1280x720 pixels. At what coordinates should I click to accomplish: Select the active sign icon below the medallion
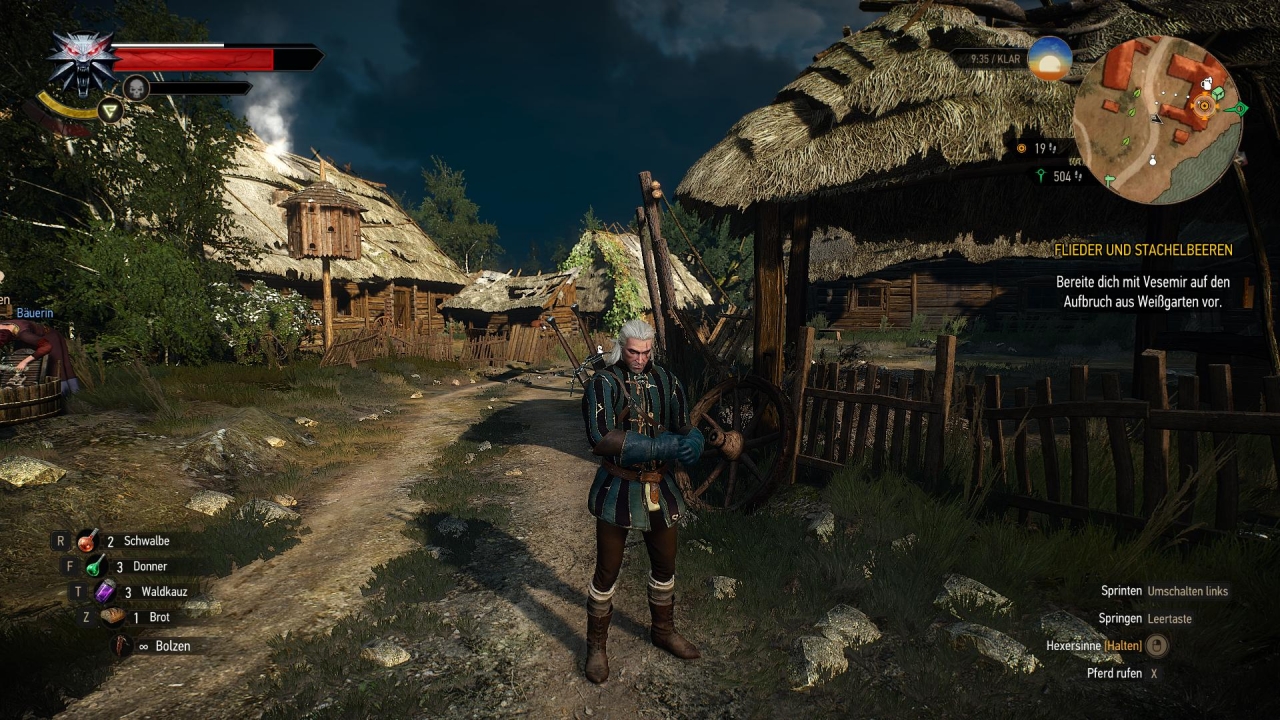pyautogui.click(x=110, y=111)
